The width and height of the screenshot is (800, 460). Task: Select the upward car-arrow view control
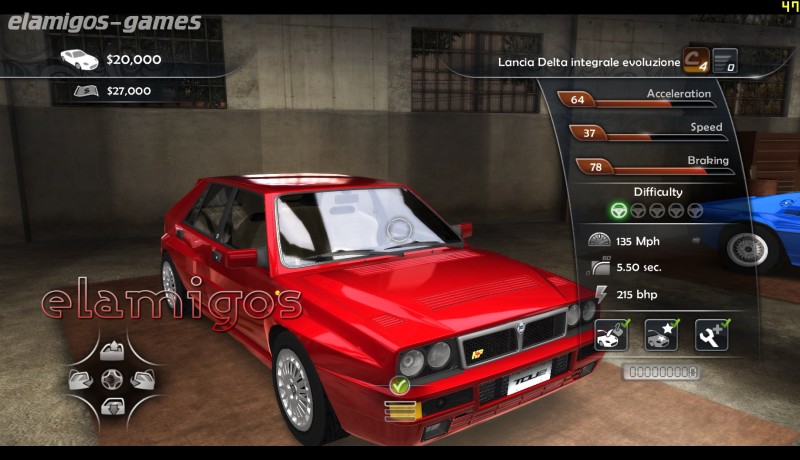pos(111,351)
